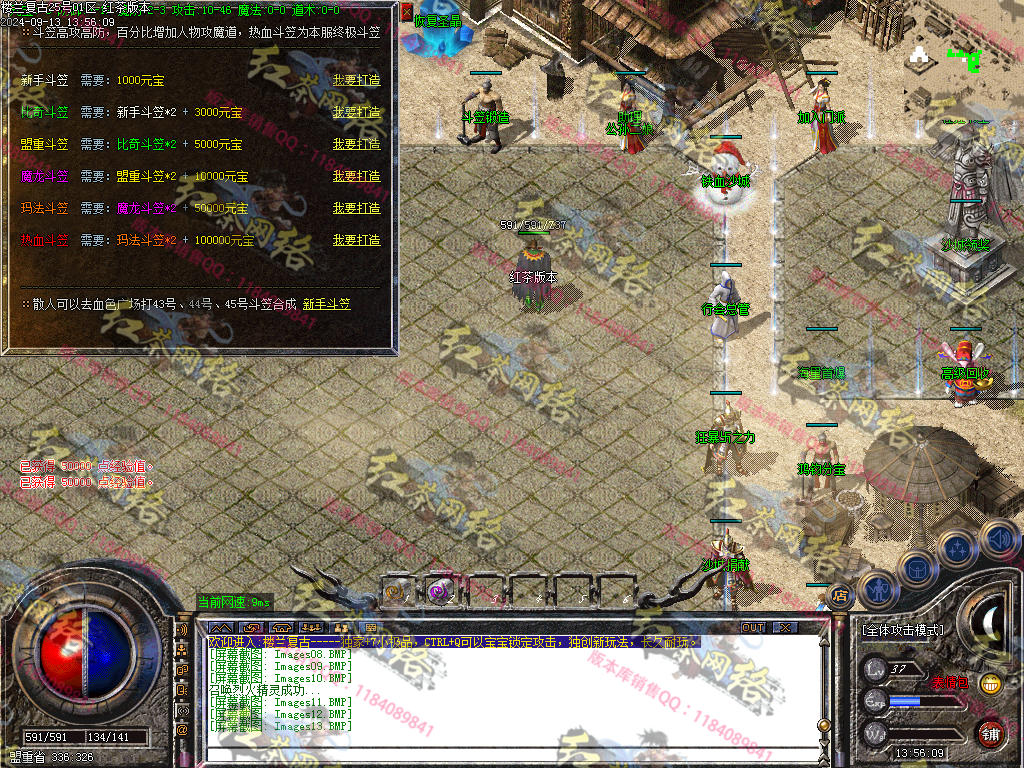Craft 热血斗笠 with its 我要打造 link
Viewport: 1024px width, 768px height.
pos(356,240)
